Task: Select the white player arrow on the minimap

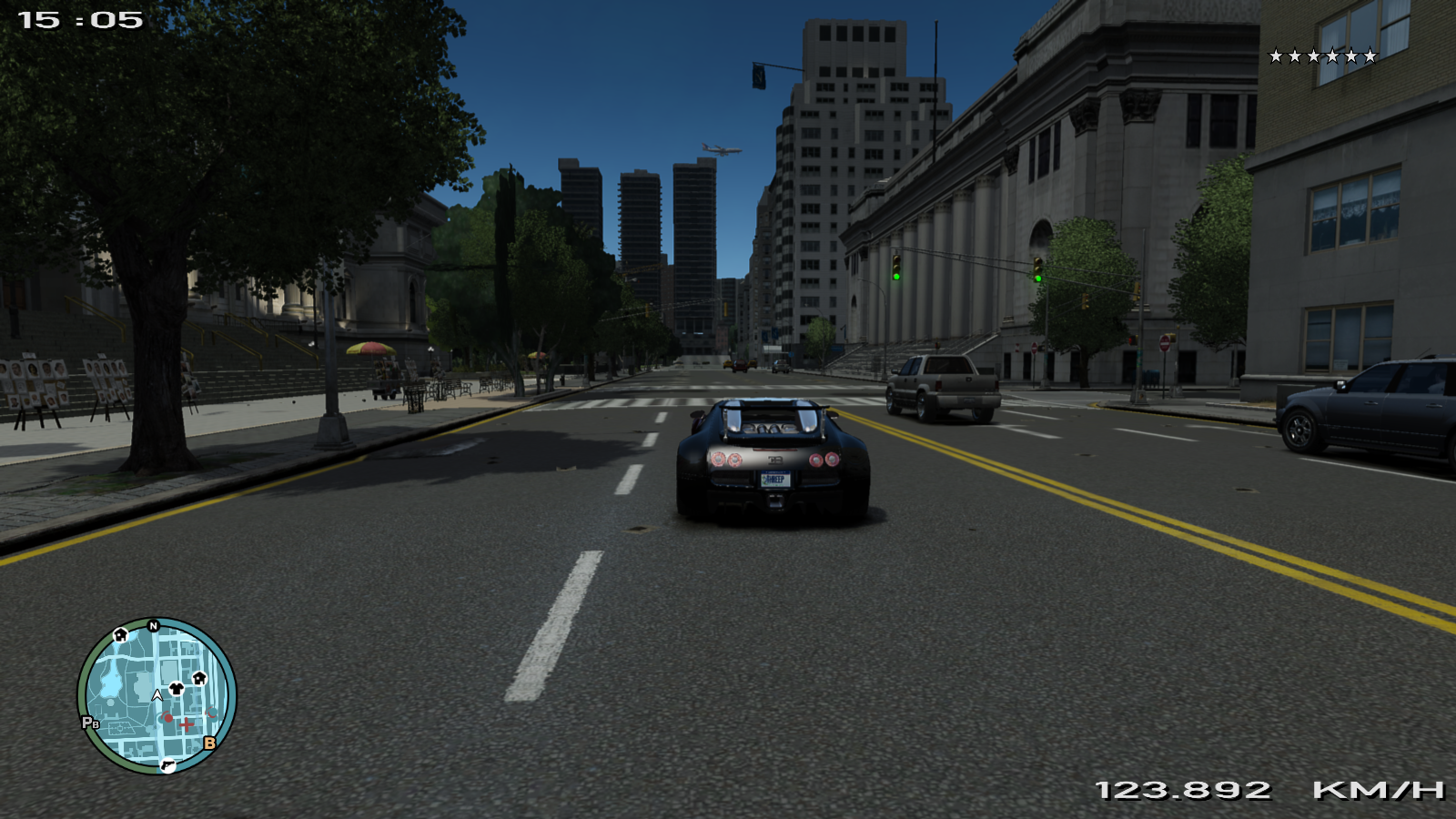Action: click(x=157, y=694)
